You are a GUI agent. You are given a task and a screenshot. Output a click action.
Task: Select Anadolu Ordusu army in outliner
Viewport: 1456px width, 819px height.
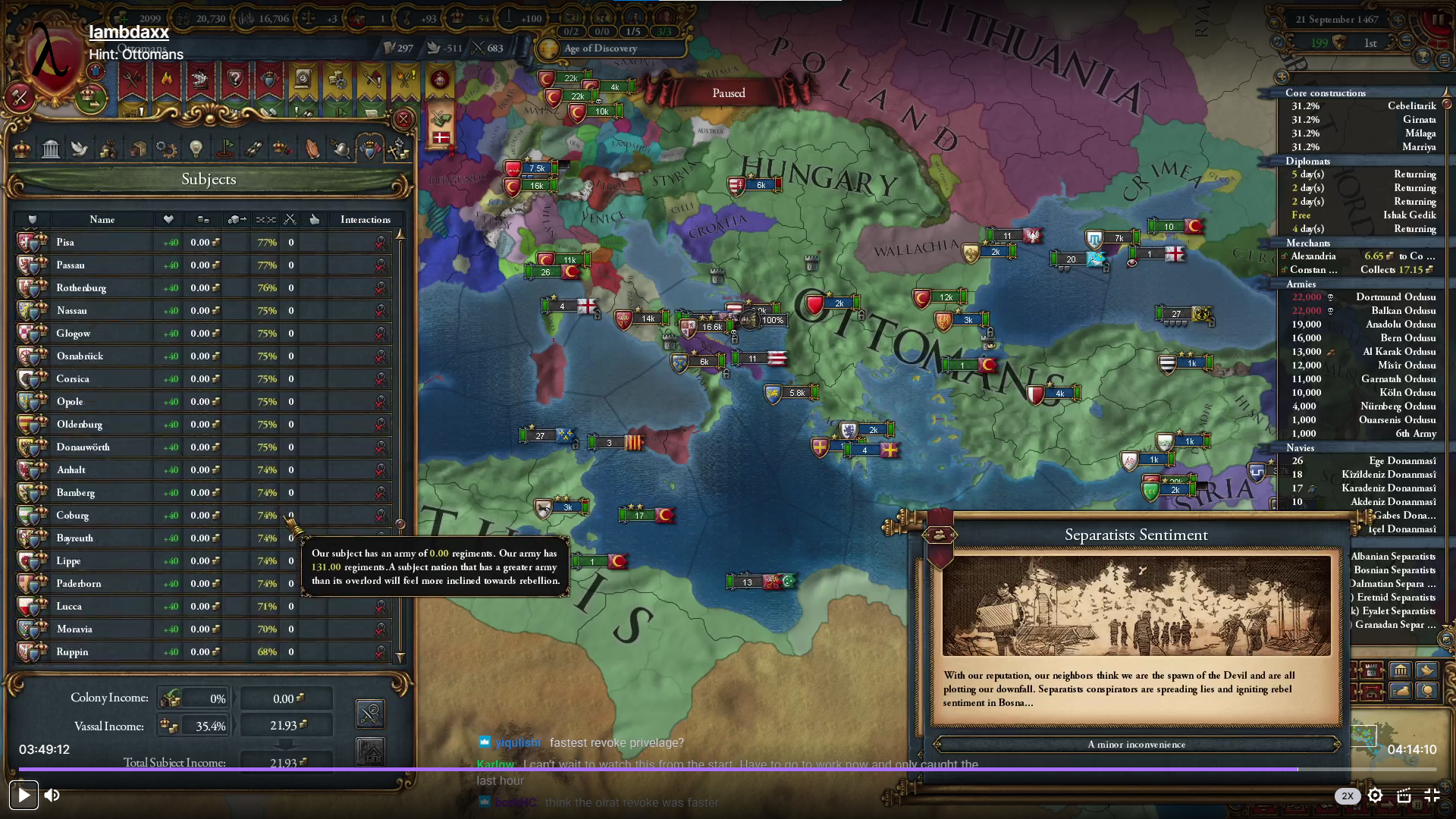[x=1400, y=325]
